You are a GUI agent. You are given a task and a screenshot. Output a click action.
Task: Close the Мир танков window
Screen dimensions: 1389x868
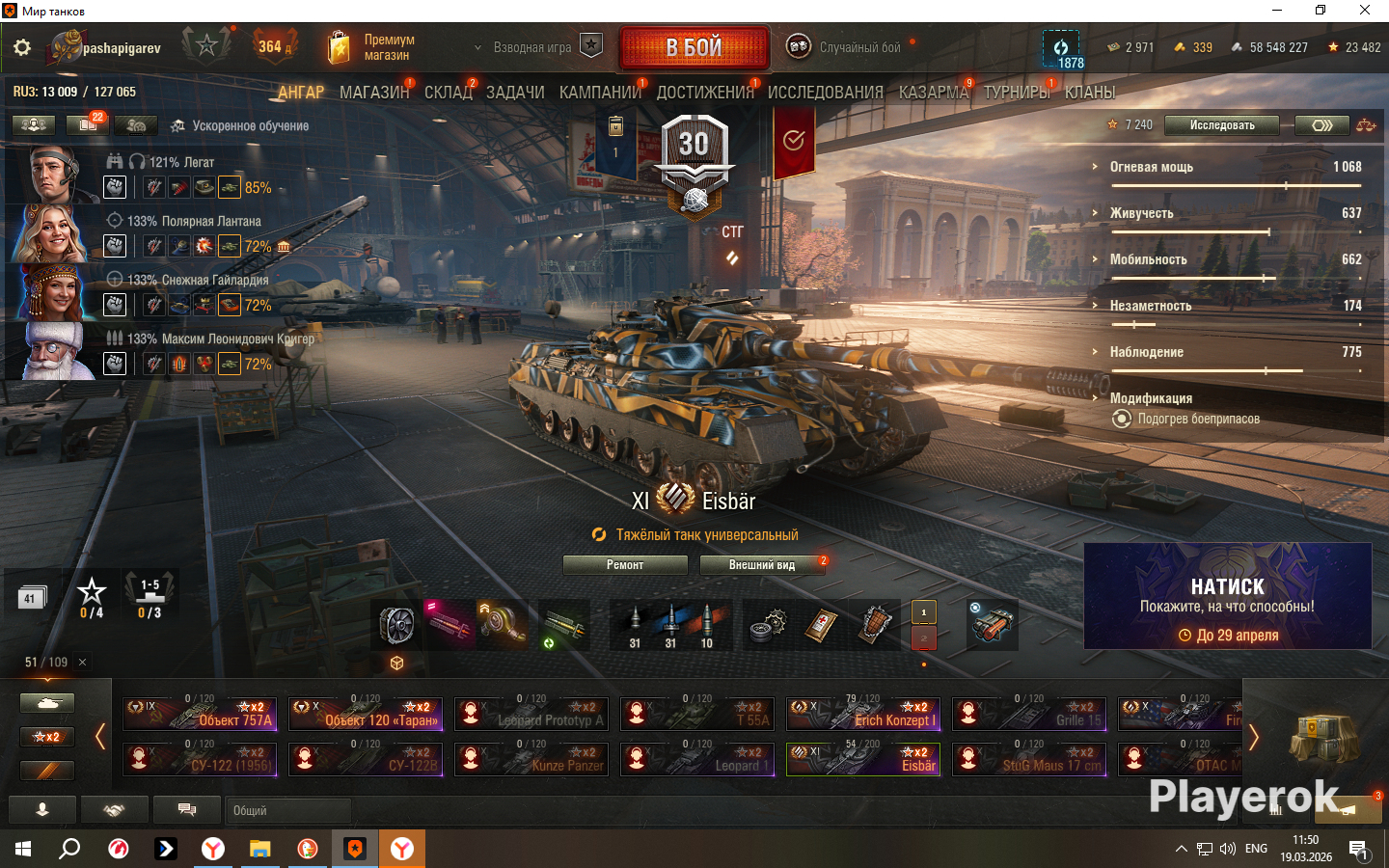(1365, 11)
